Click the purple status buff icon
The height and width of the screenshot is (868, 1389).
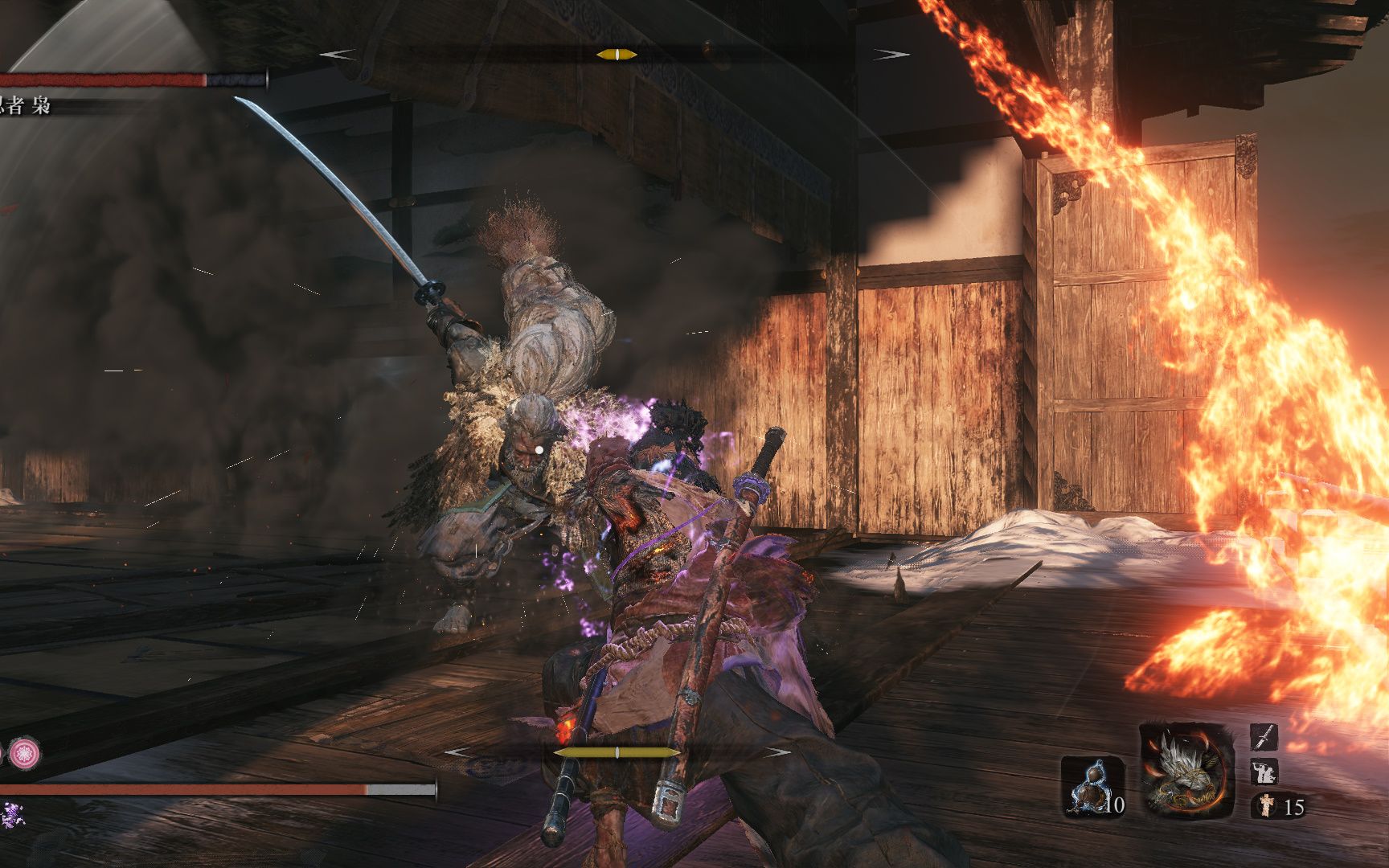[11, 814]
